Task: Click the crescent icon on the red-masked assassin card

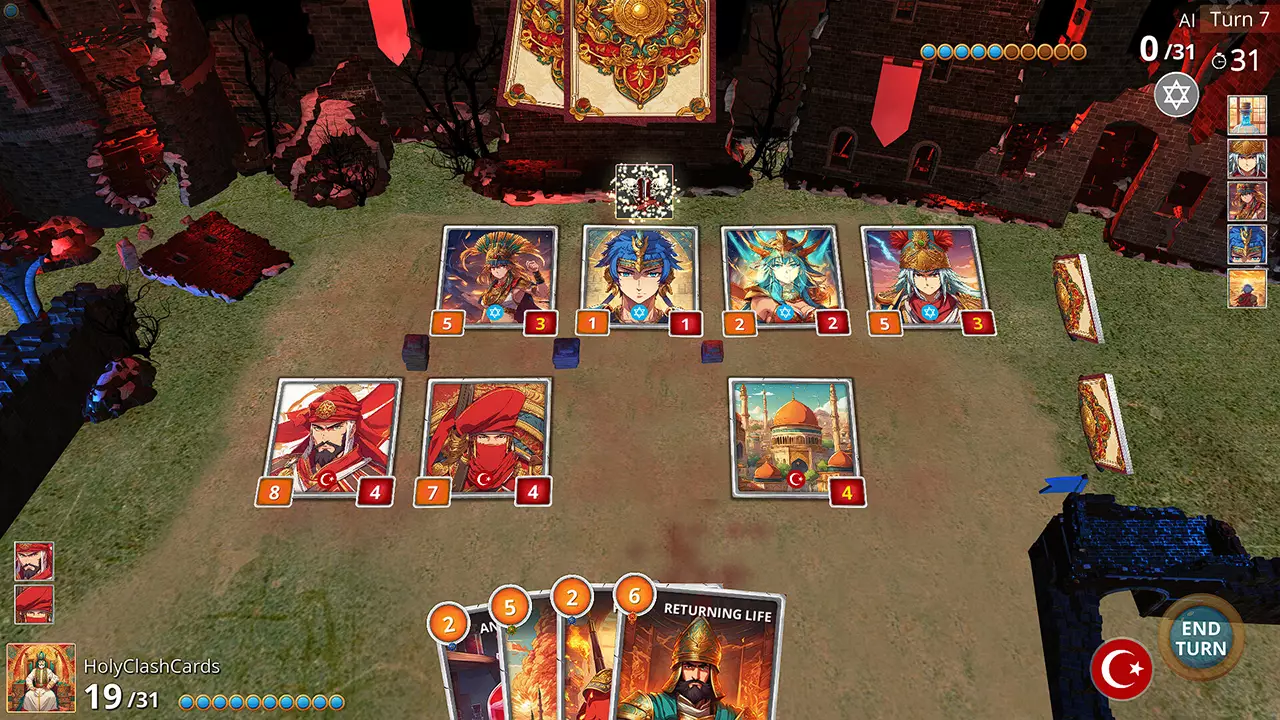Action: 485,479
